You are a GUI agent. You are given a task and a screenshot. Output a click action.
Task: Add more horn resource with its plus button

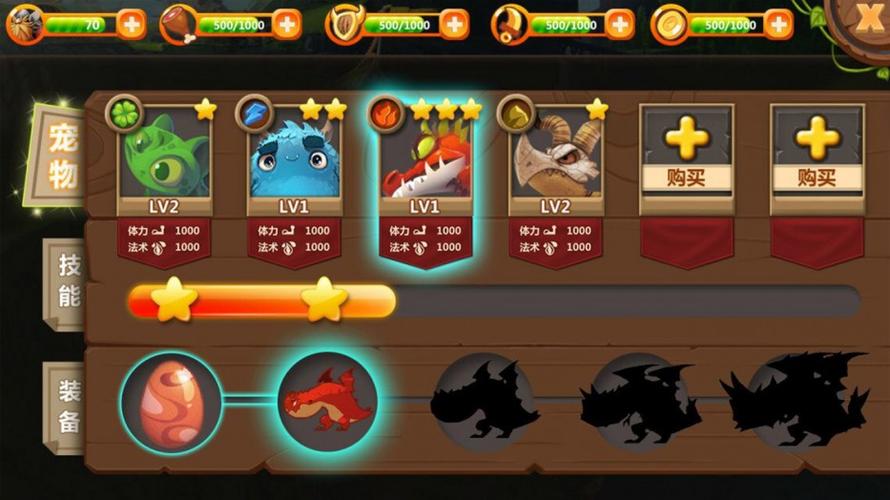(620, 24)
